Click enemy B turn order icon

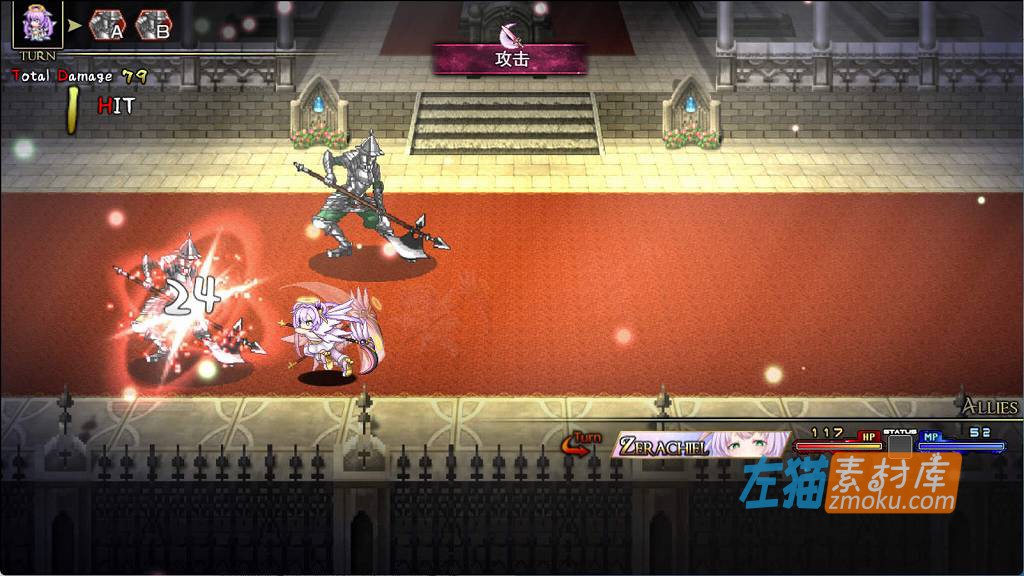pyautogui.click(x=153, y=24)
